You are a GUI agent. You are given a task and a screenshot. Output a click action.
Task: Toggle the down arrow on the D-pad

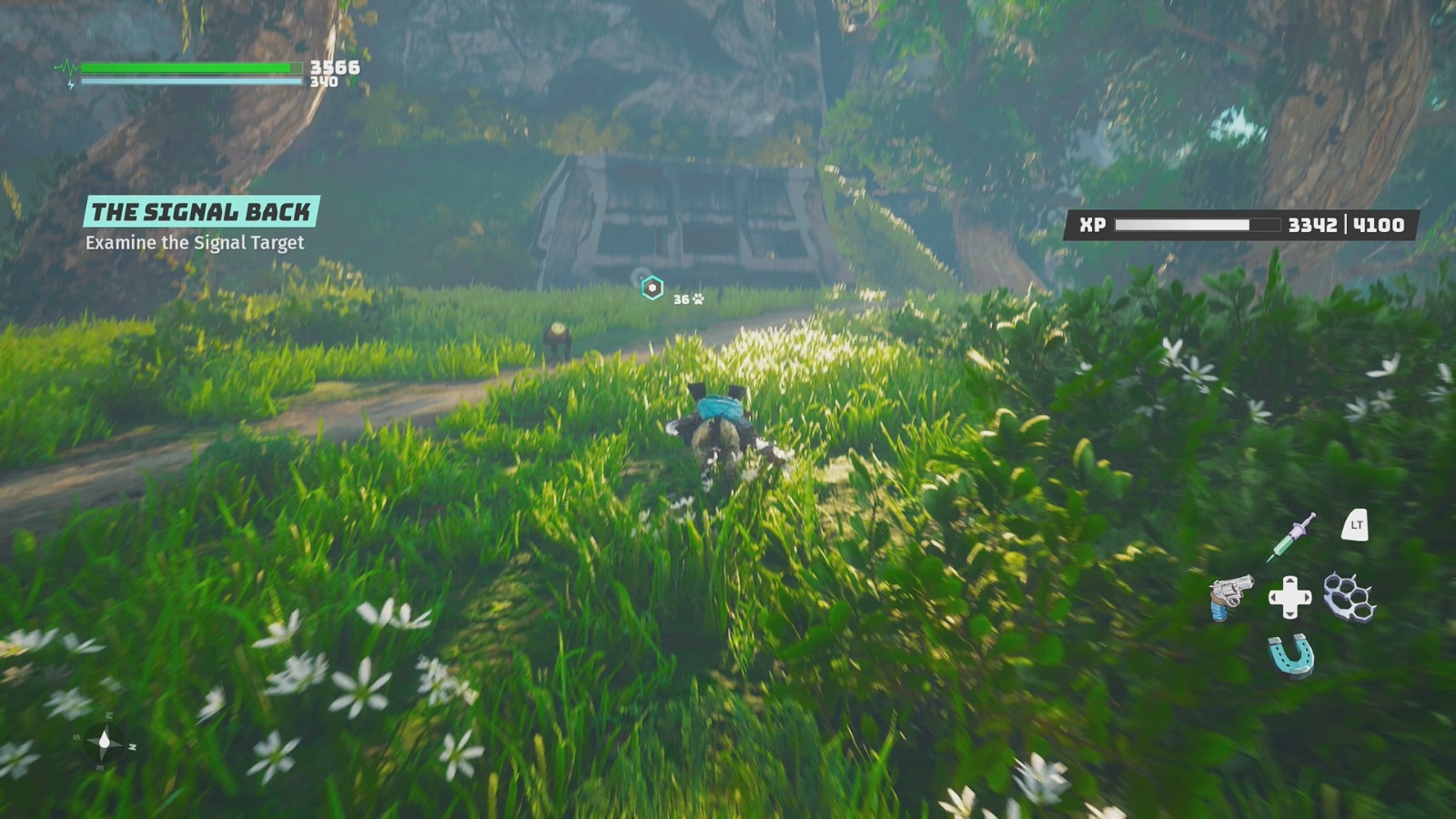click(x=1289, y=614)
